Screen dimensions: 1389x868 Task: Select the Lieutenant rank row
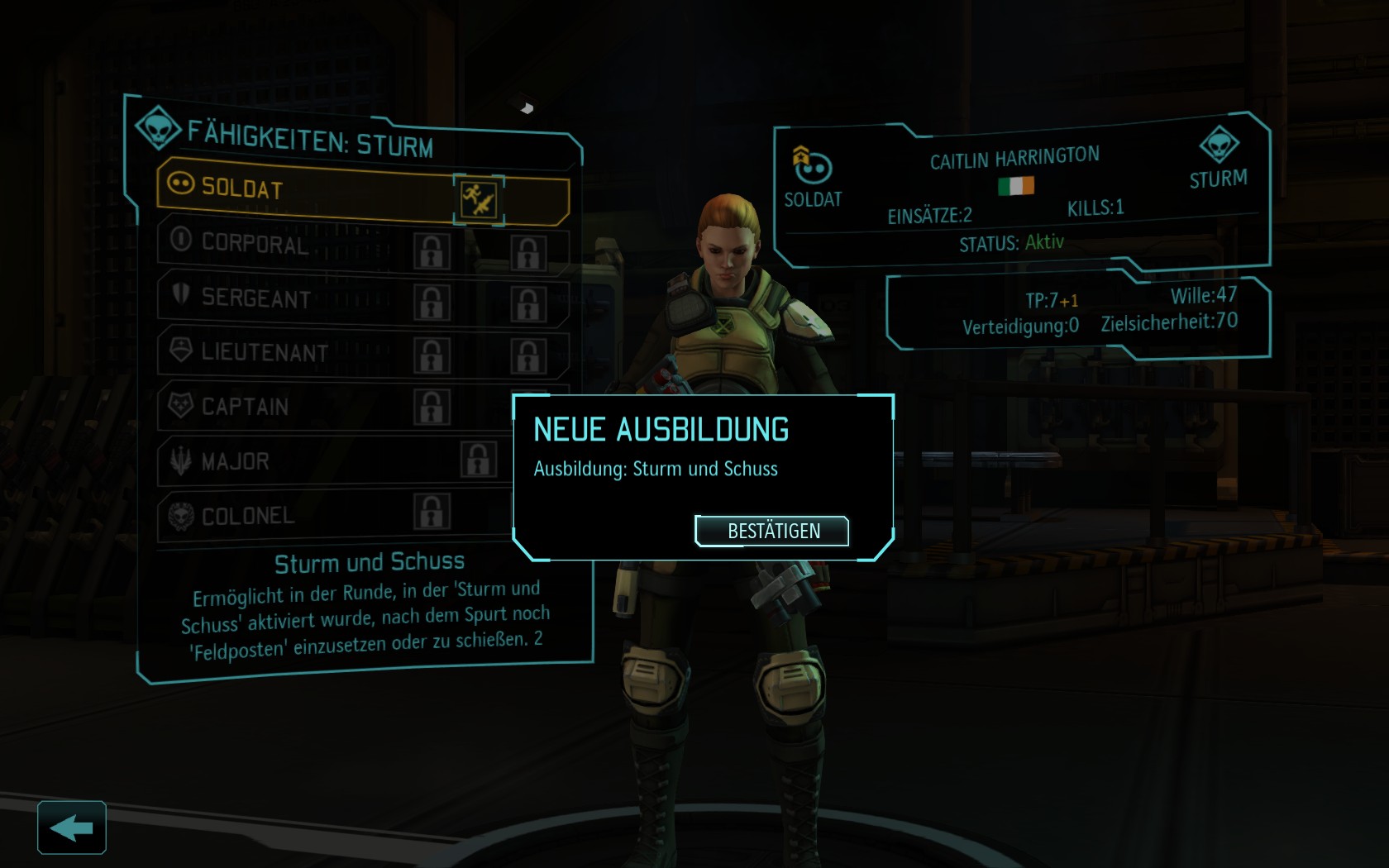click(x=281, y=352)
